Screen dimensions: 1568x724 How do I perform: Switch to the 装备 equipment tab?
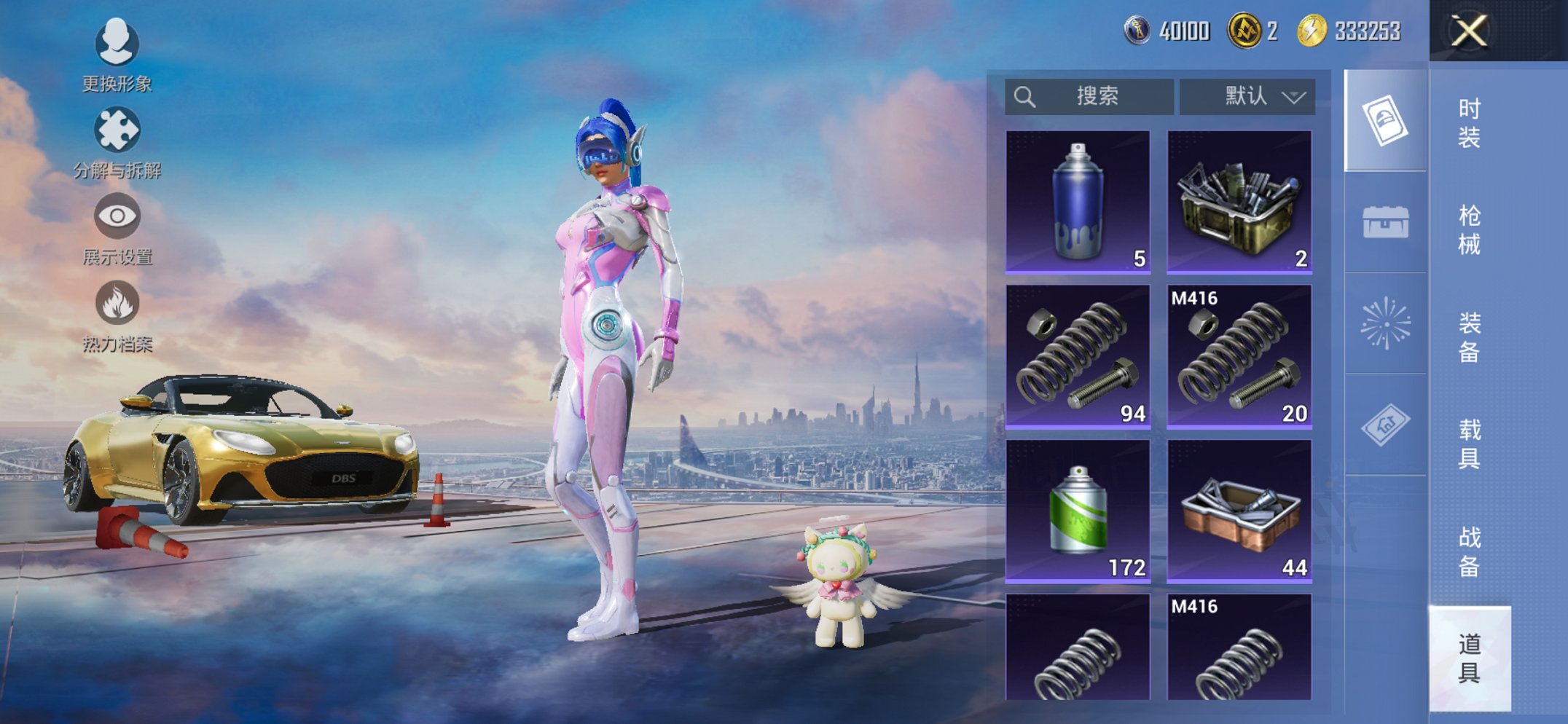click(1469, 337)
